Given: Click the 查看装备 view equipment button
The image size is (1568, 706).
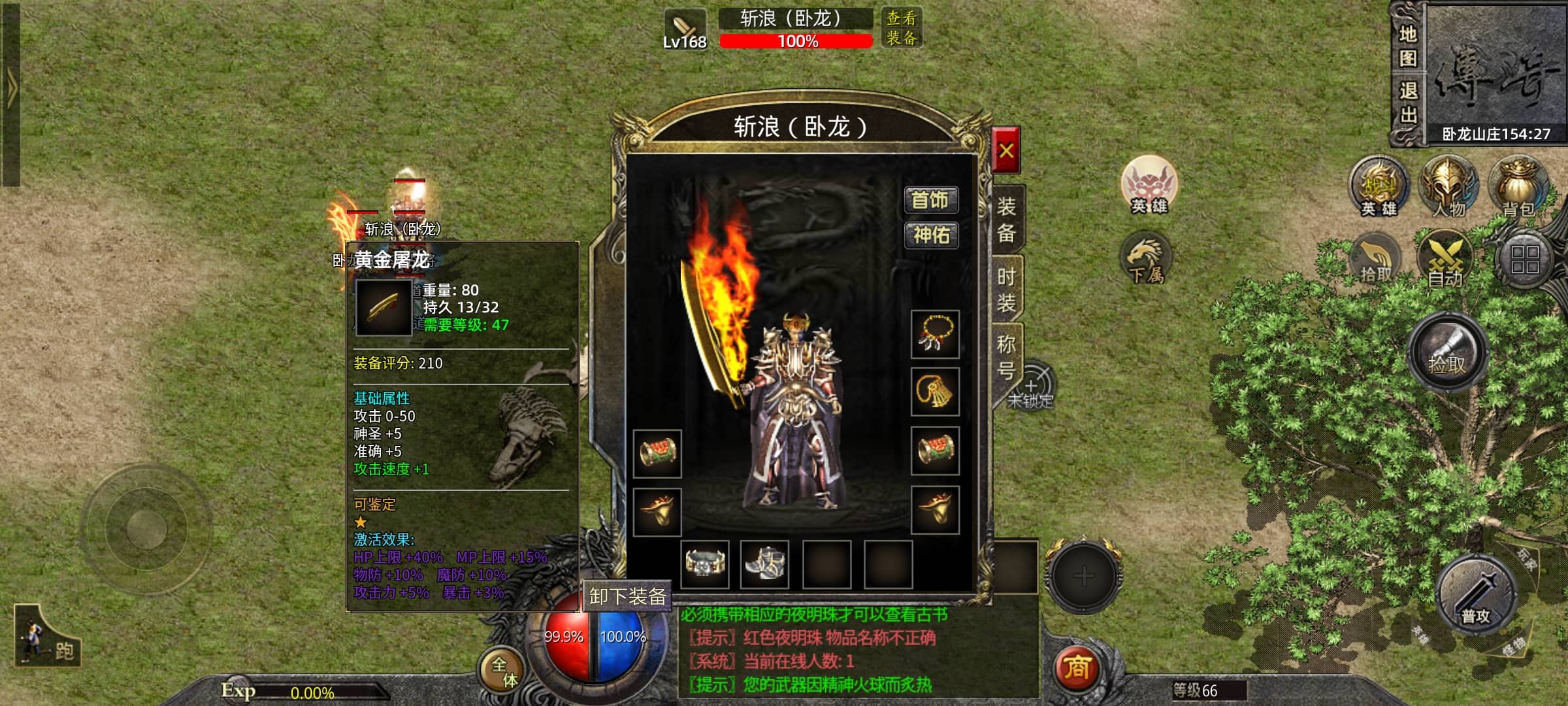Looking at the screenshot, I should [901, 28].
